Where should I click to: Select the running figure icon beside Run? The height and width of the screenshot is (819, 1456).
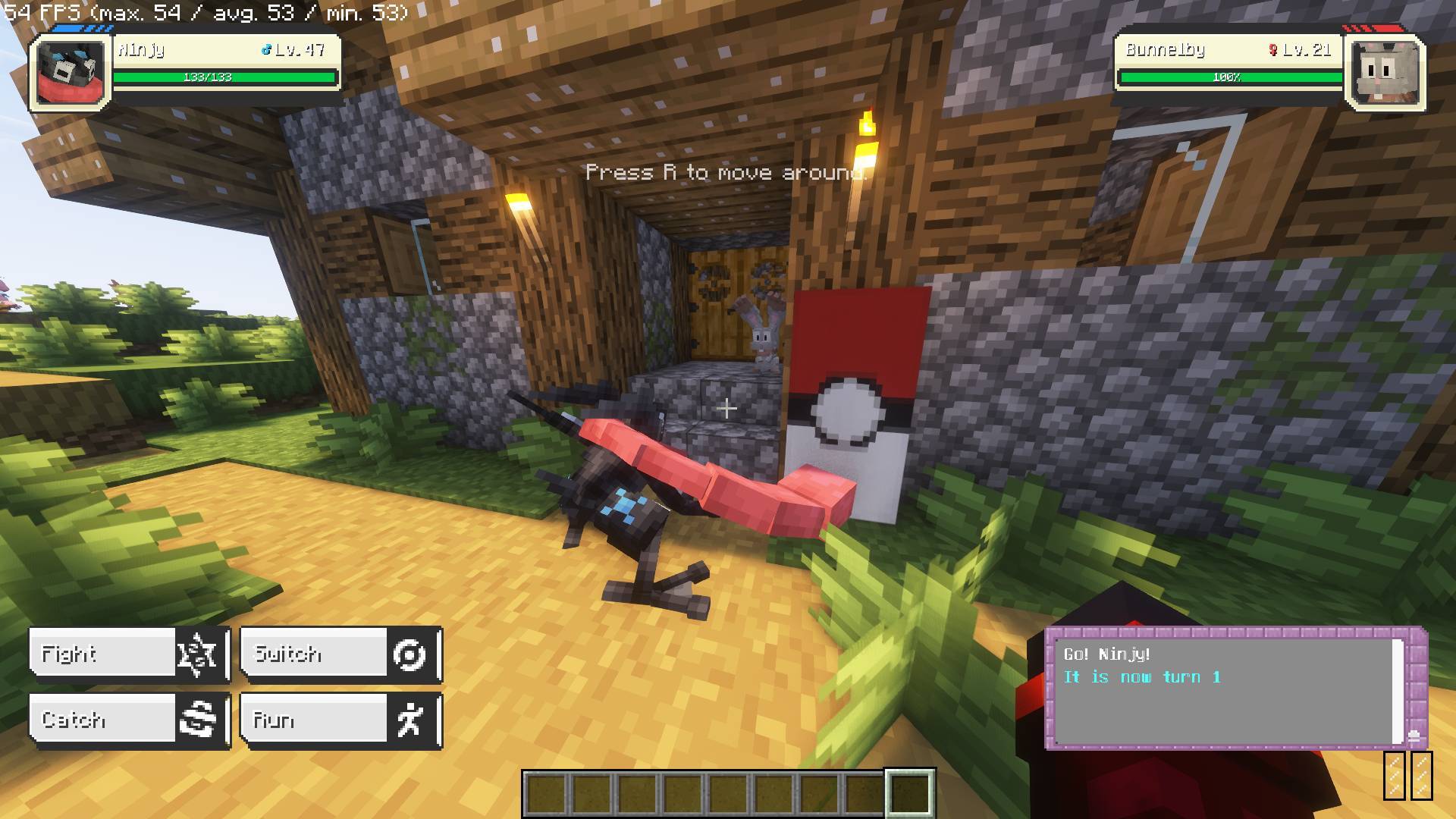[408, 720]
